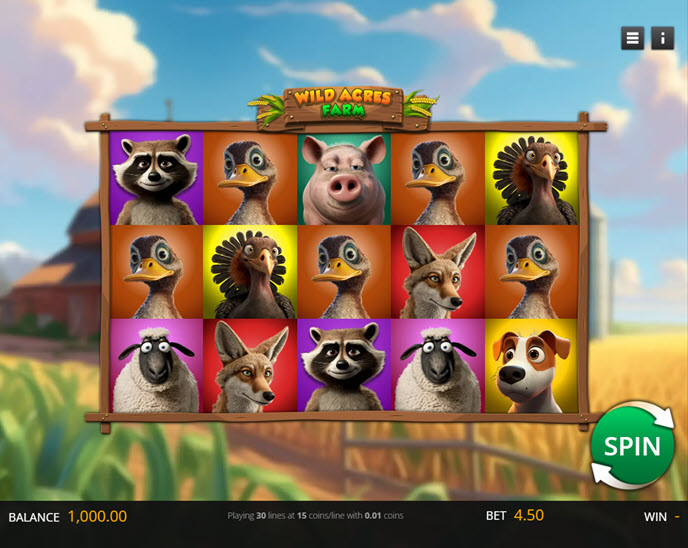Adjust the BET amount of 4.50
688x548 pixels.
pyautogui.click(x=528, y=516)
